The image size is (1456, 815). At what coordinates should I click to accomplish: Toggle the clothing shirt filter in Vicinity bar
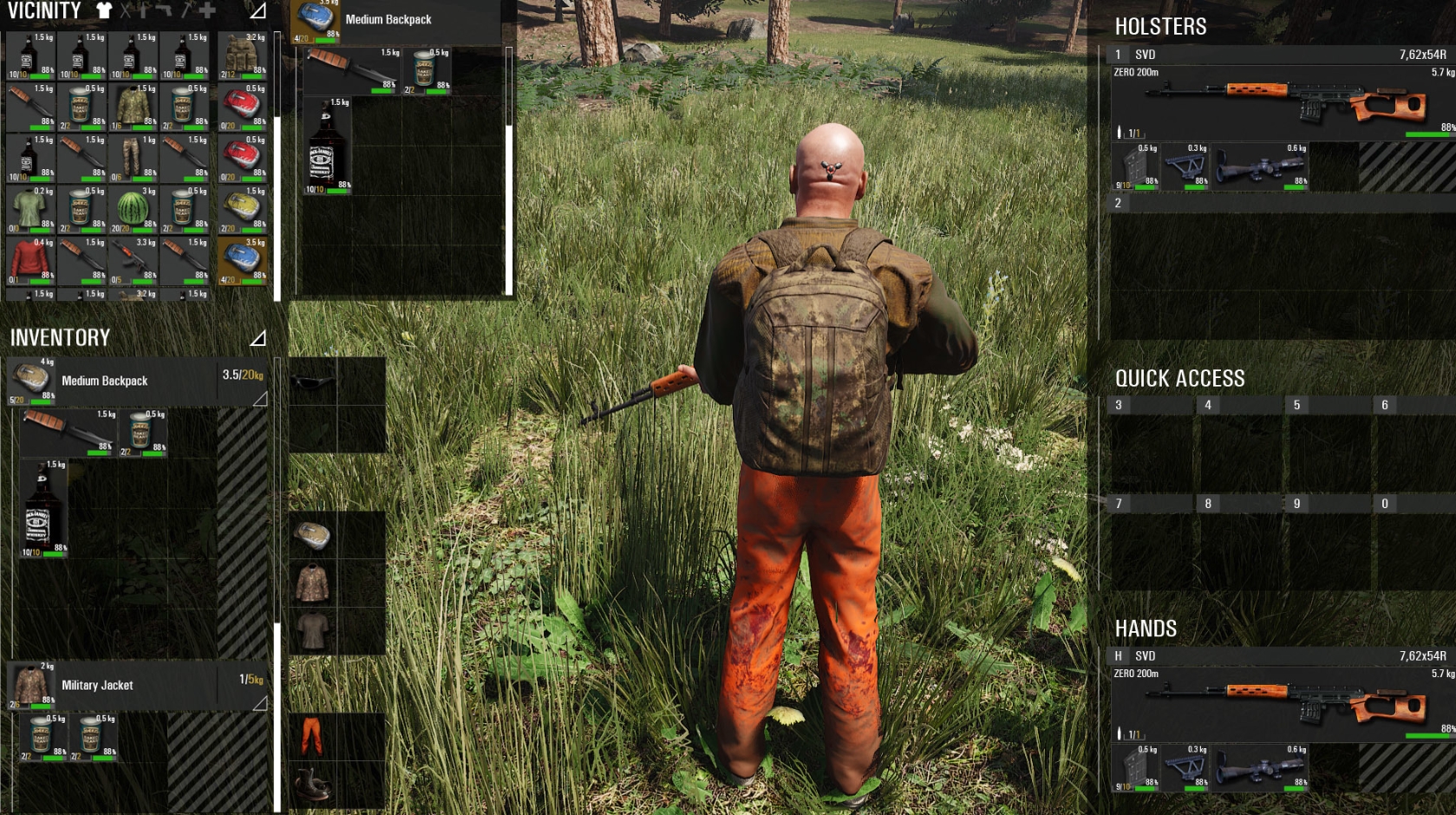coord(104,10)
